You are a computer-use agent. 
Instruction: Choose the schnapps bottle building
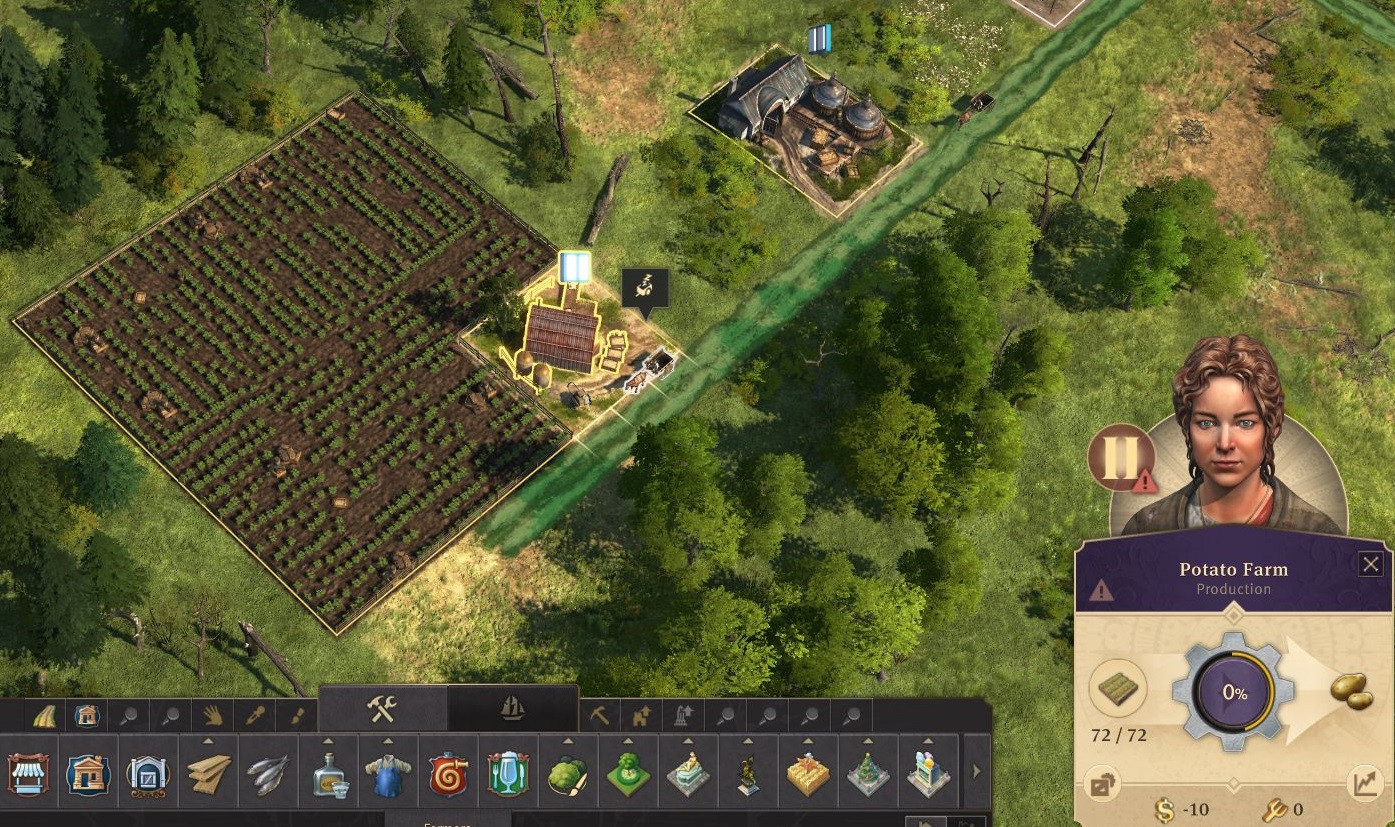tap(328, 775)
